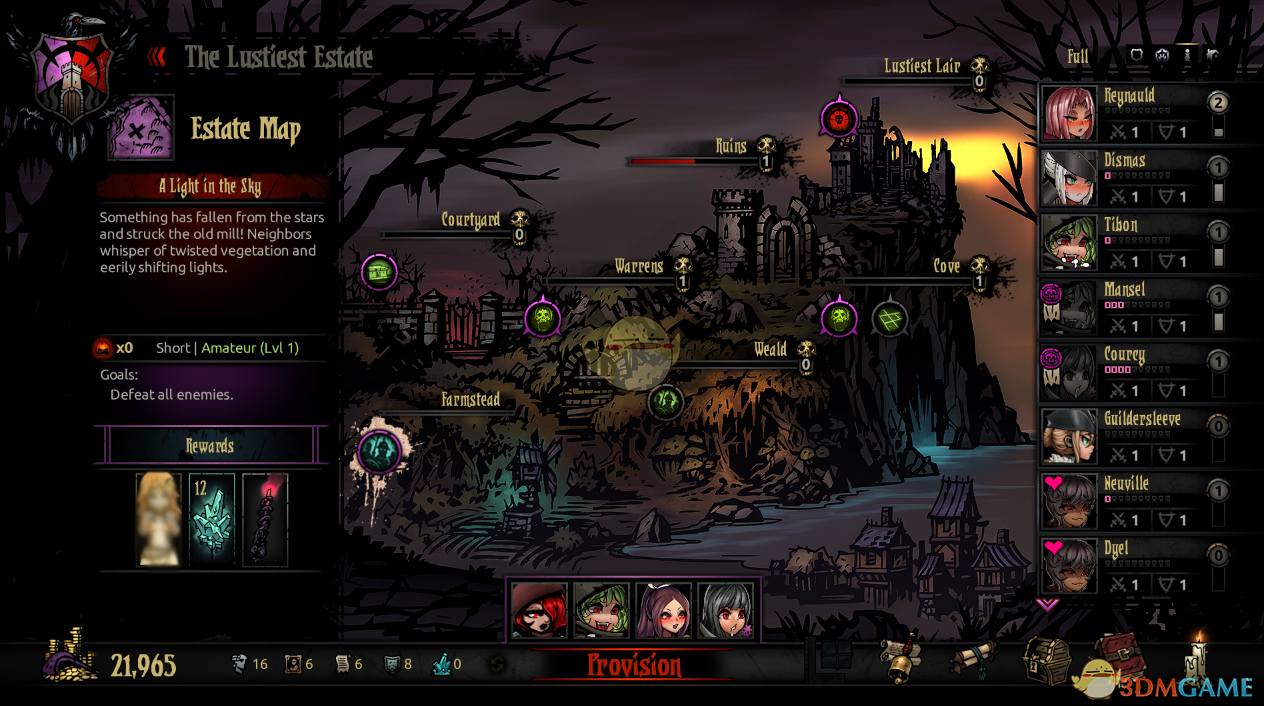Screen dimensions: 1264x706
Task: Go back using the red arrows
Action: (x=158, y=57)
